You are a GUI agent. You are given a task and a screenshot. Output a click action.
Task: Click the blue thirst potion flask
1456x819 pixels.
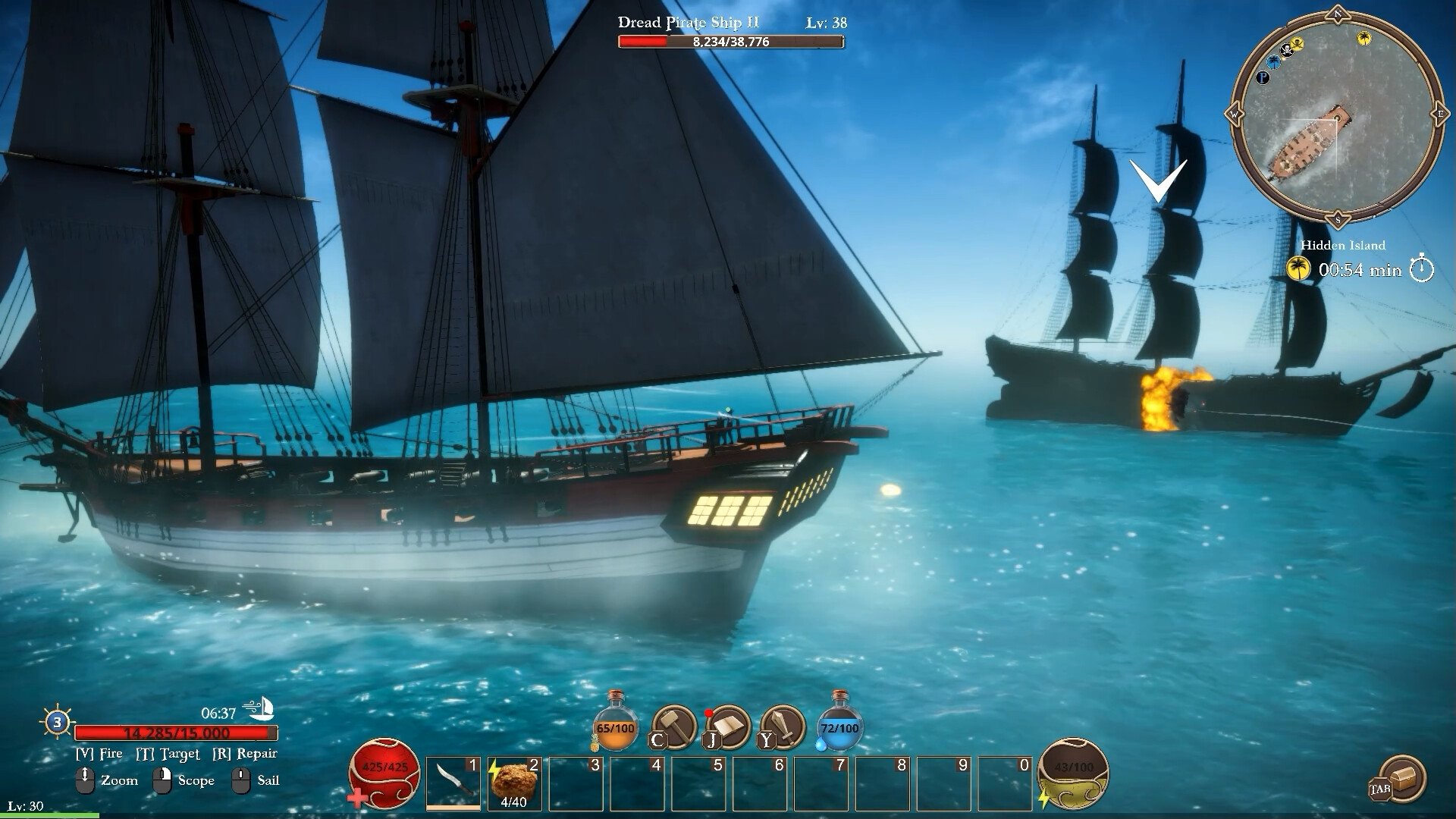(x=839, y=723)
